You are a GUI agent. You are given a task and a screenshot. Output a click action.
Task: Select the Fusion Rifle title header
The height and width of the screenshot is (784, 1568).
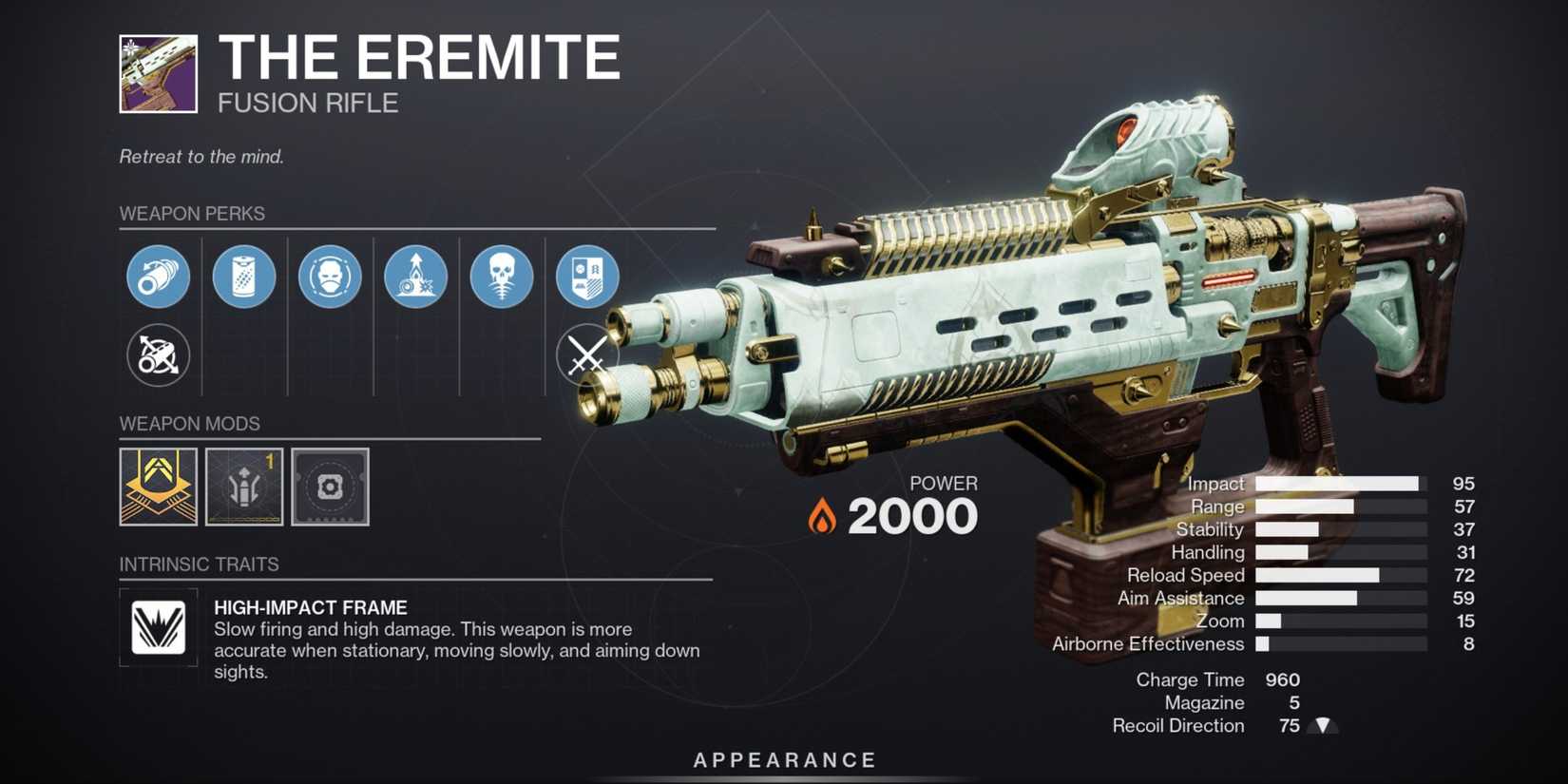[306, 103]
